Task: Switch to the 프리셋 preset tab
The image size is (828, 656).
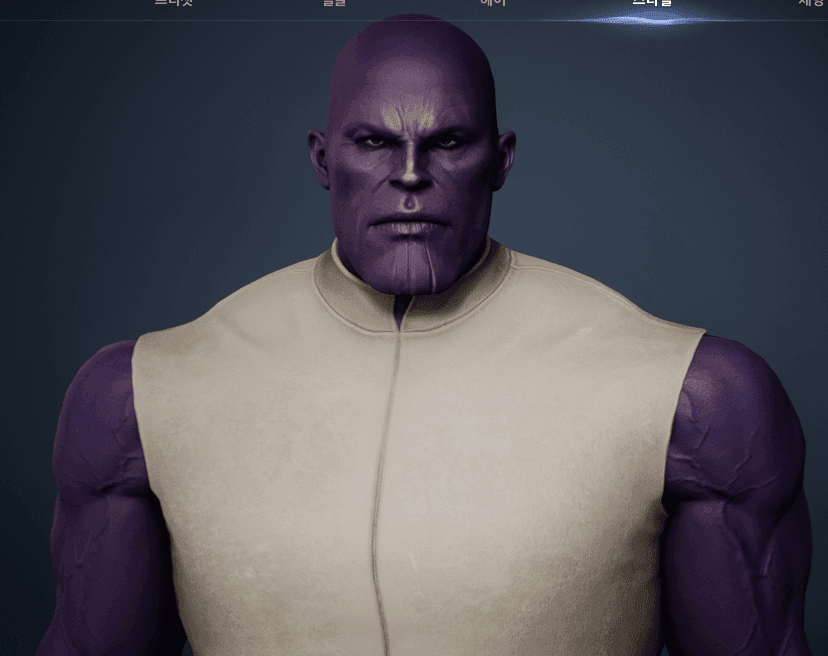Action: click(173, 4)
